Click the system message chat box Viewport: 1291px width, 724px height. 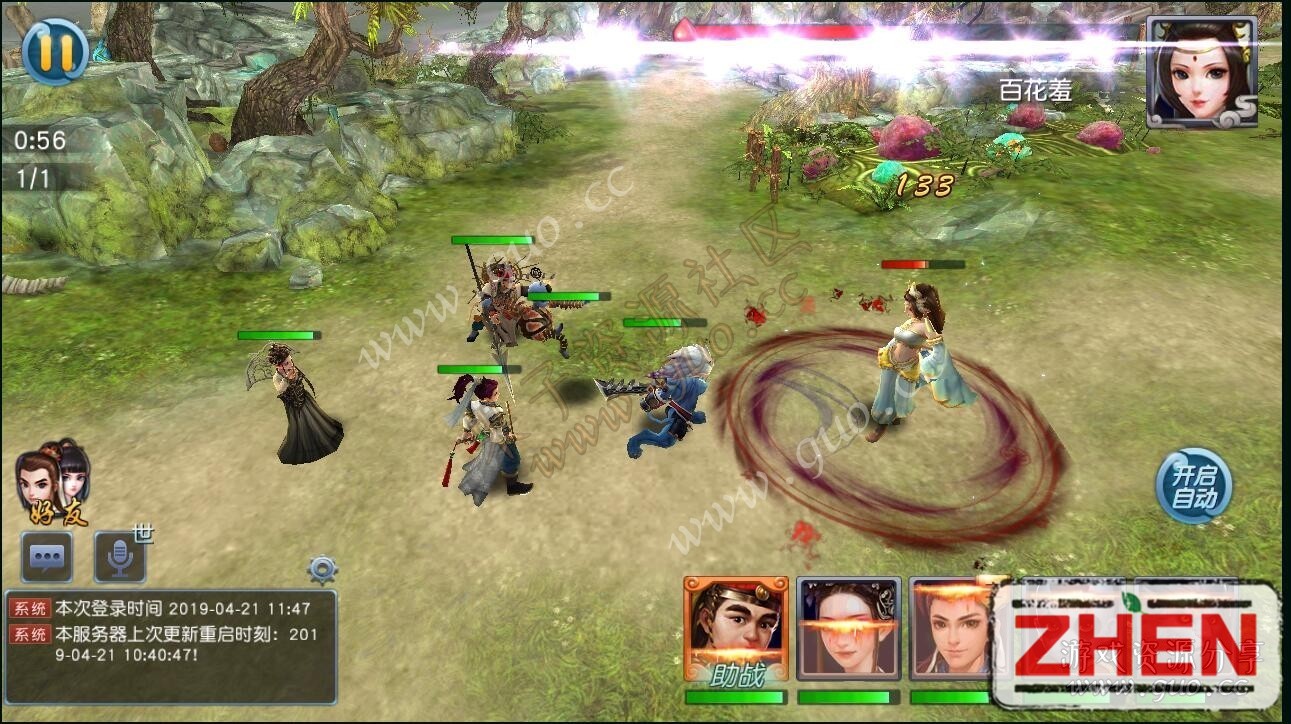point(170,646)
